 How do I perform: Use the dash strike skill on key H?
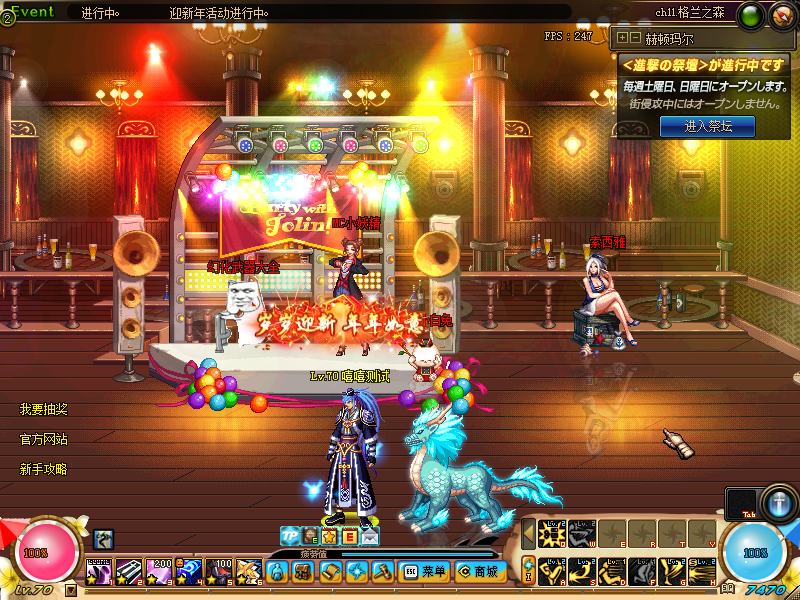pos(703,571)
